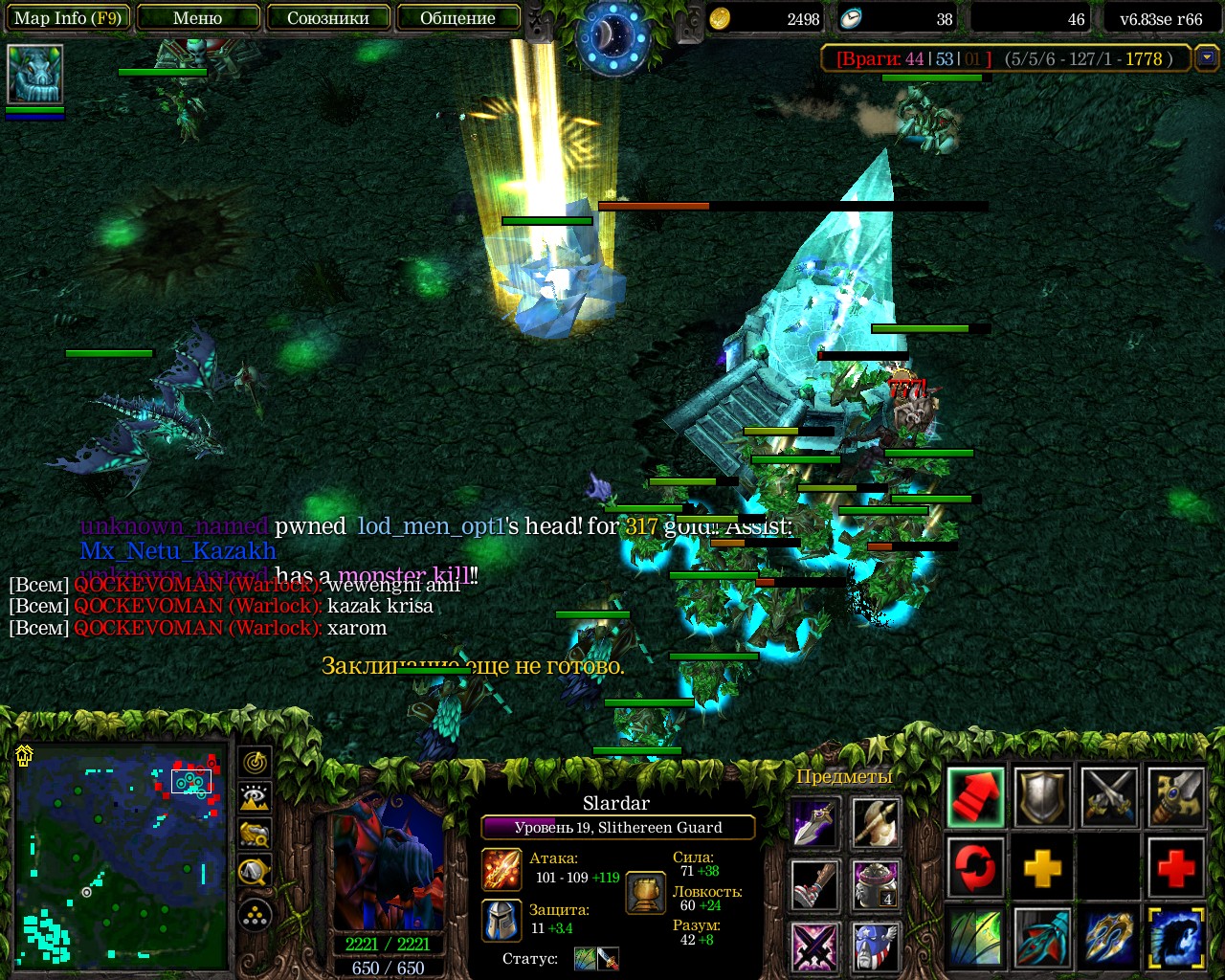The height and width of the screenshot is (980, 1225).
Task: Select the axe item in inventory
Action: pyautogui.click(x=876, y=823)
